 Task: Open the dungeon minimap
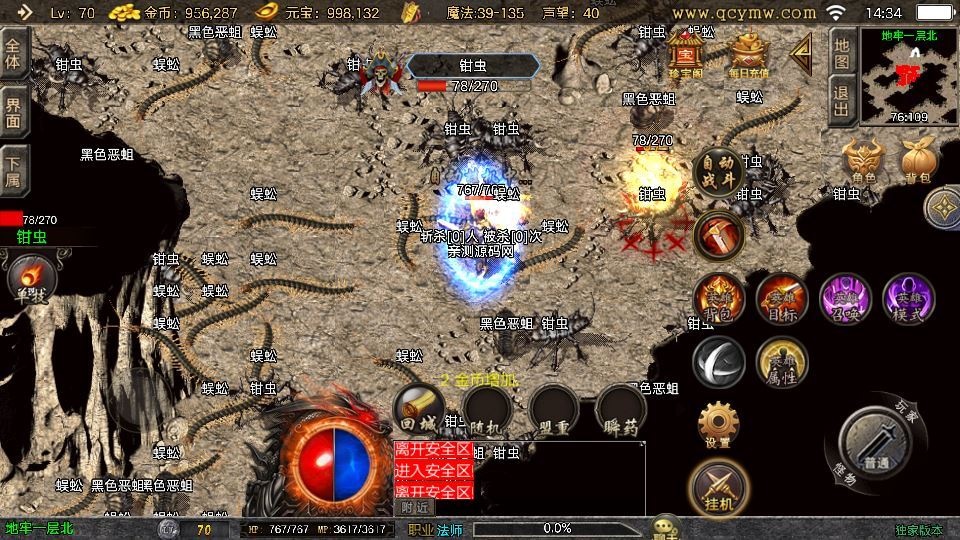908,75
